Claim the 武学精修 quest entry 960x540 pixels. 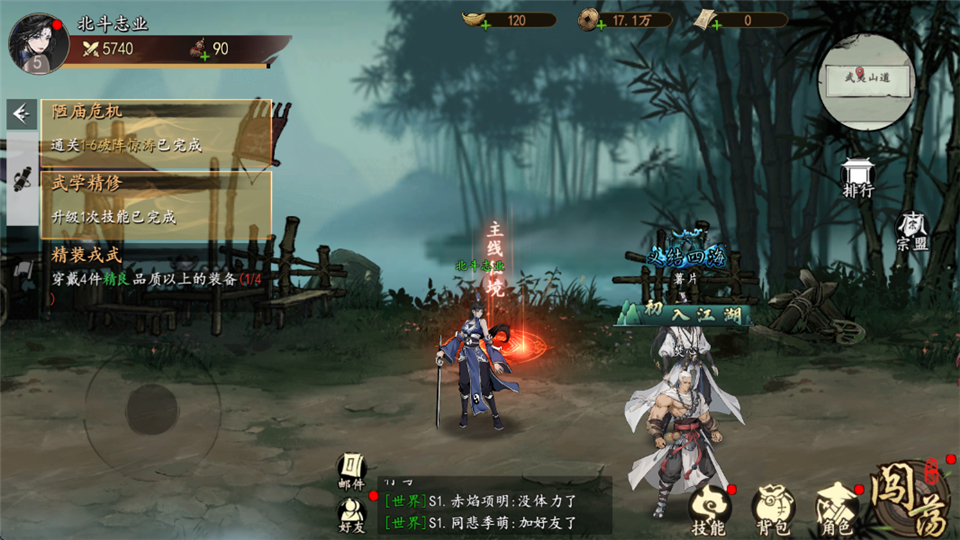[x=156, y=198]
